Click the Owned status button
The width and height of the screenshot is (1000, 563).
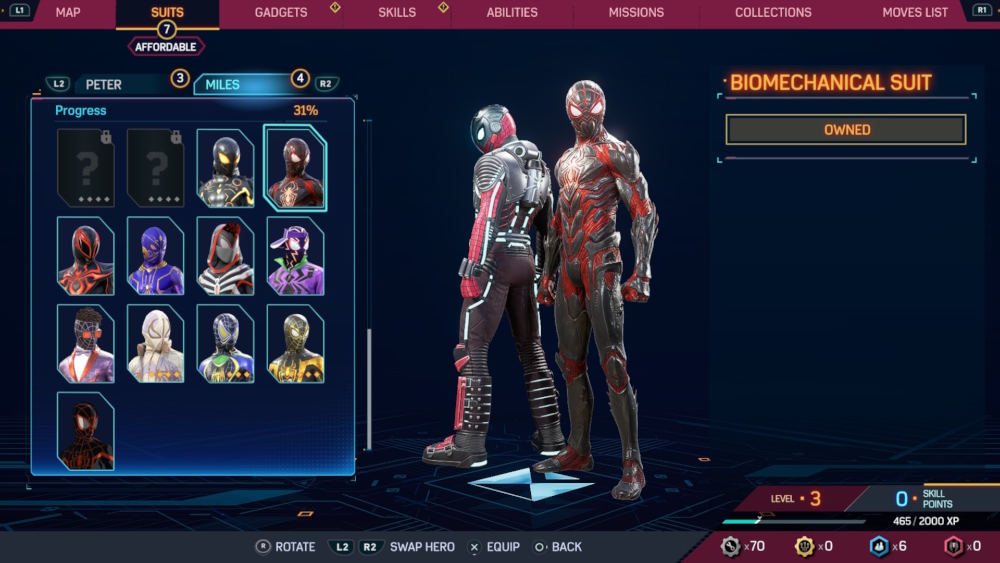(x=846, y=130)
